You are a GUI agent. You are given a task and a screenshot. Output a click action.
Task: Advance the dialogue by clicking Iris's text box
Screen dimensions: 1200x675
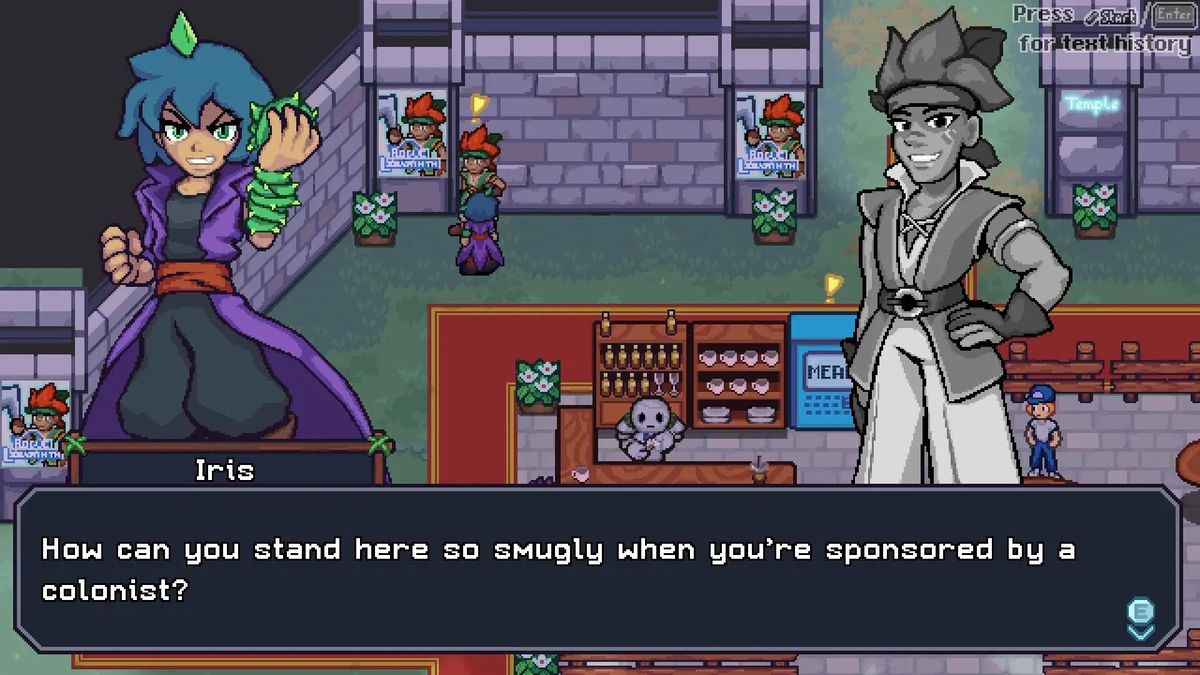[598, 569]
